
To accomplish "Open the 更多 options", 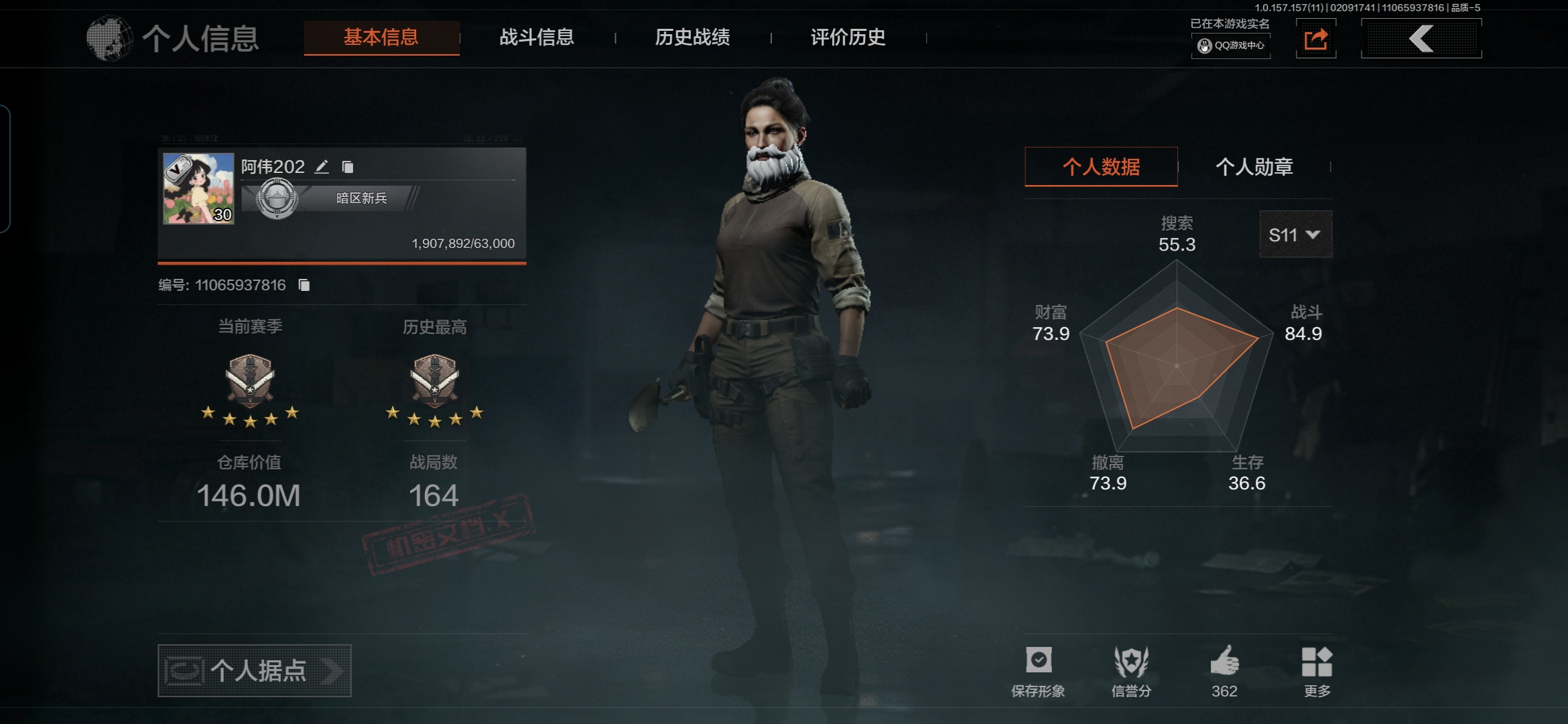I will [x=1317, y=670].
